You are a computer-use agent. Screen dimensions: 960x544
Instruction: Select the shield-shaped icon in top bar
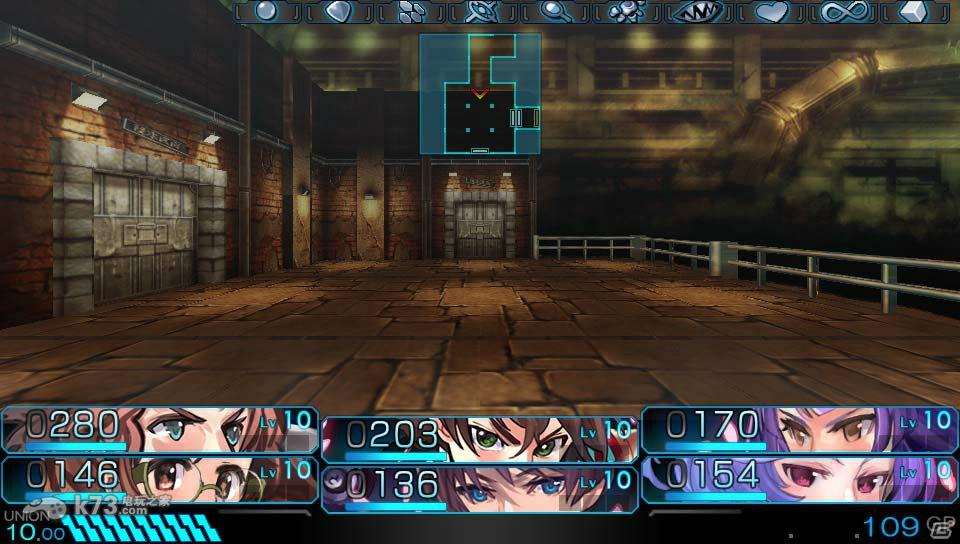337,11
